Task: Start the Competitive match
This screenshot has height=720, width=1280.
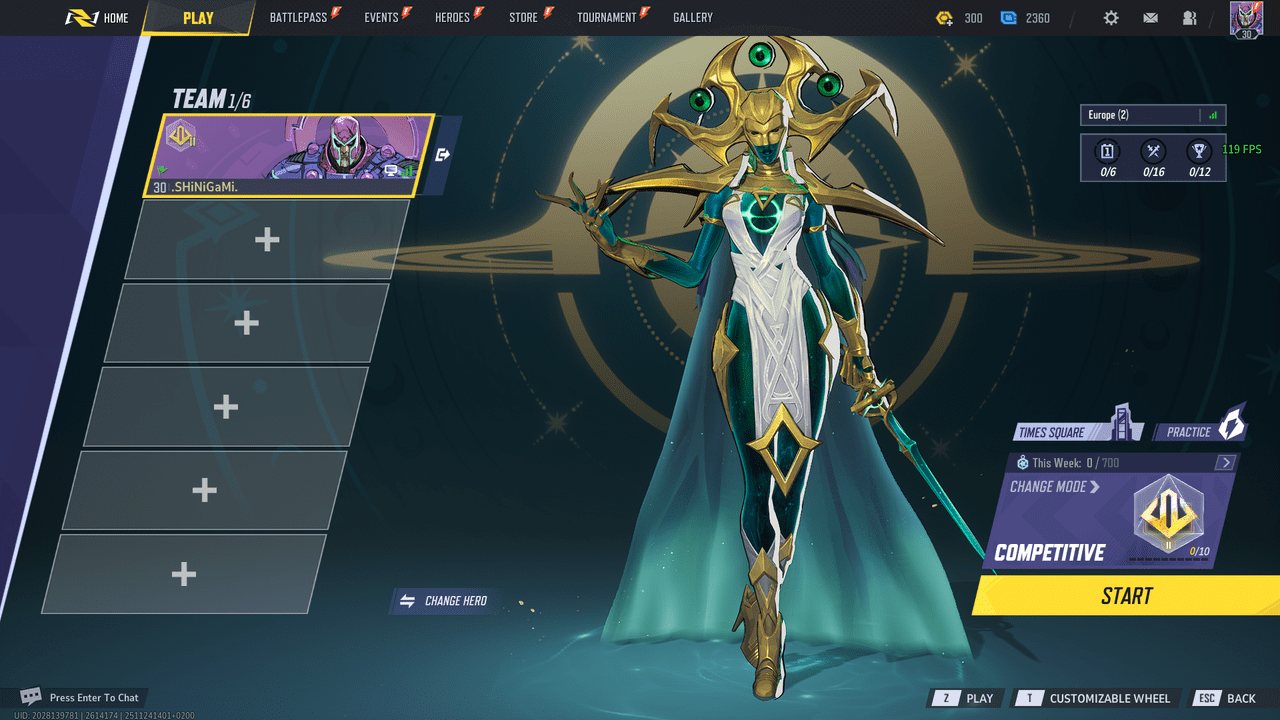Action: [1127, 596]
